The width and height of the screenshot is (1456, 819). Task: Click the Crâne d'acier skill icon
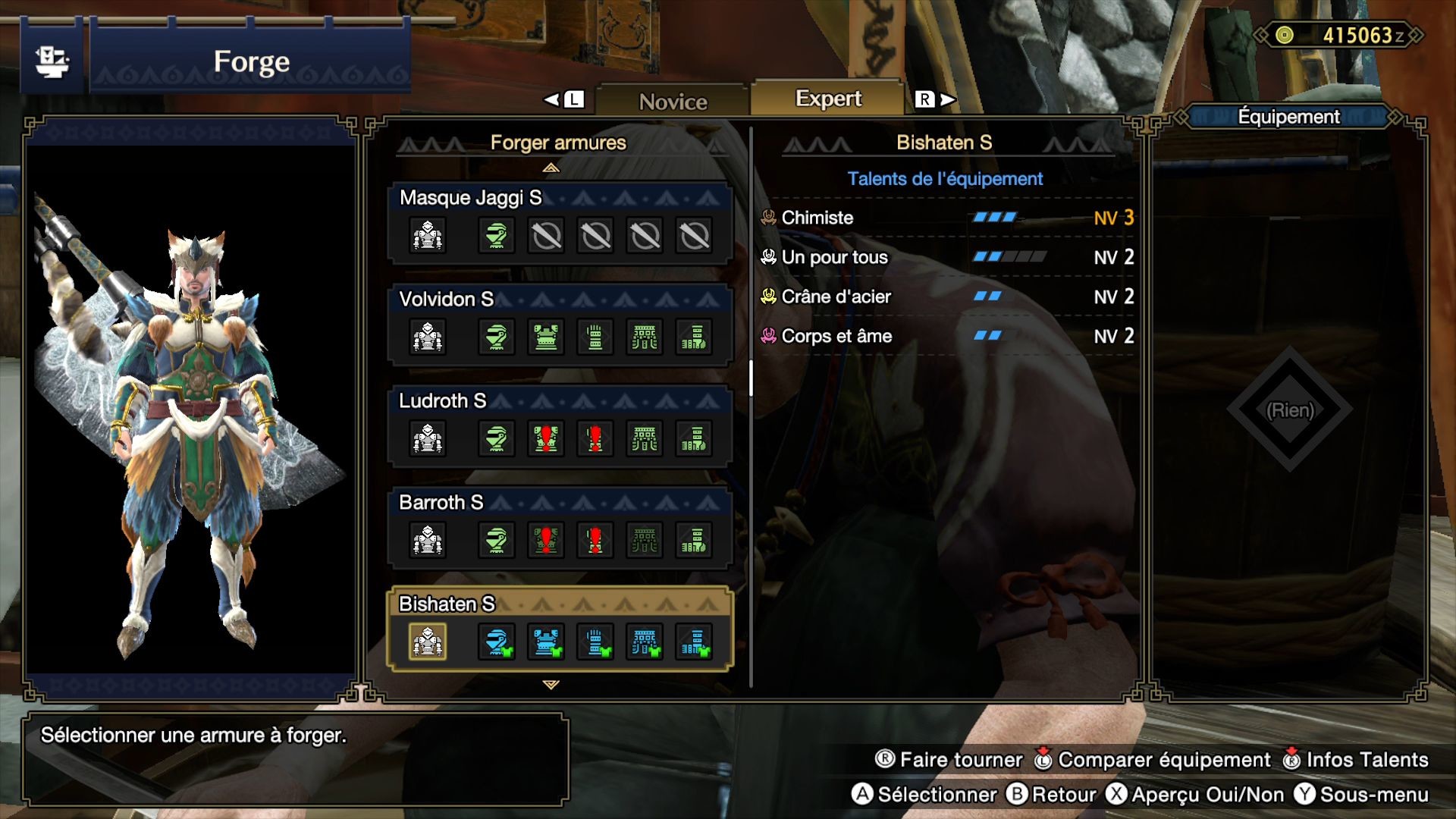[770, 297]
